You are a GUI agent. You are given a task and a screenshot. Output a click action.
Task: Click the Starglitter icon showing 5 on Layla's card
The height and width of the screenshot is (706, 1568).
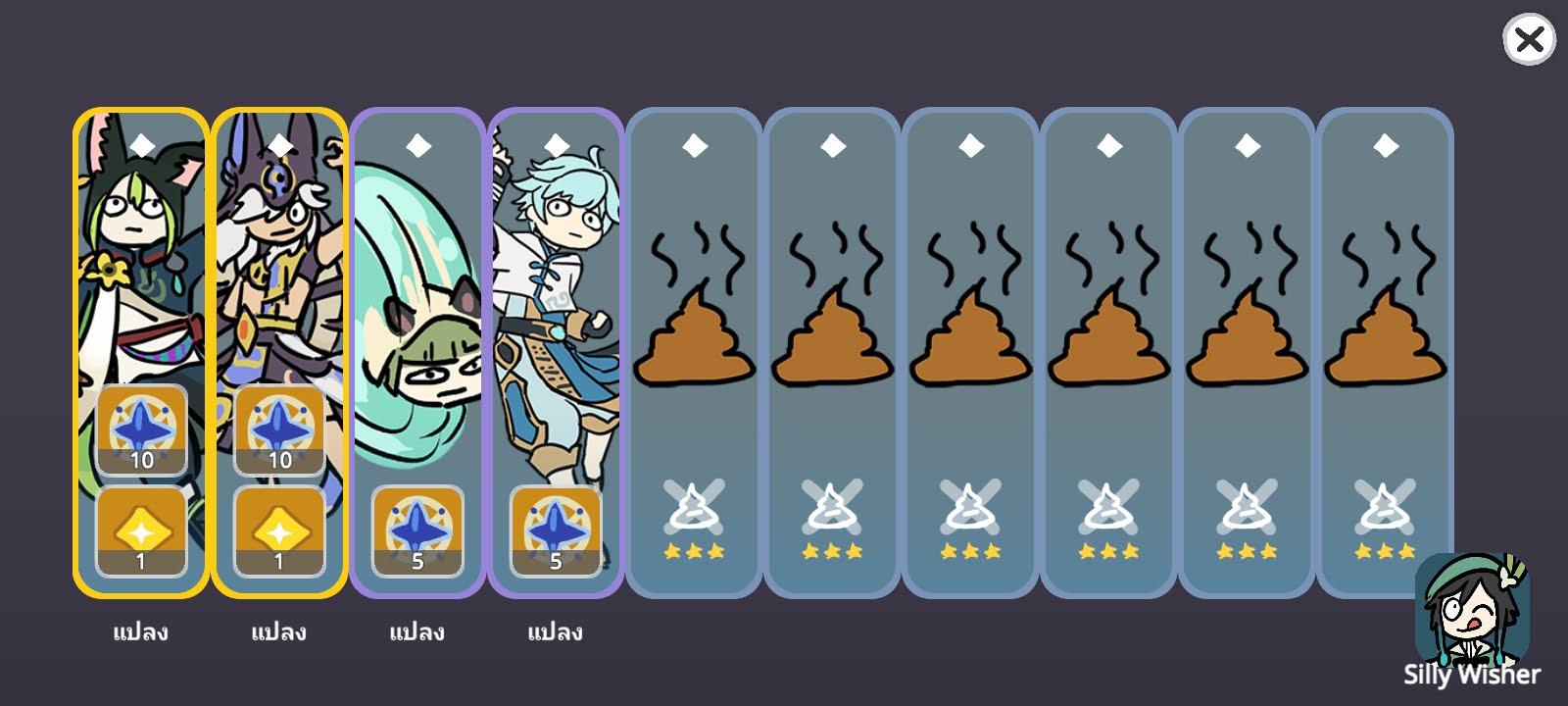(x=416, y=529)
